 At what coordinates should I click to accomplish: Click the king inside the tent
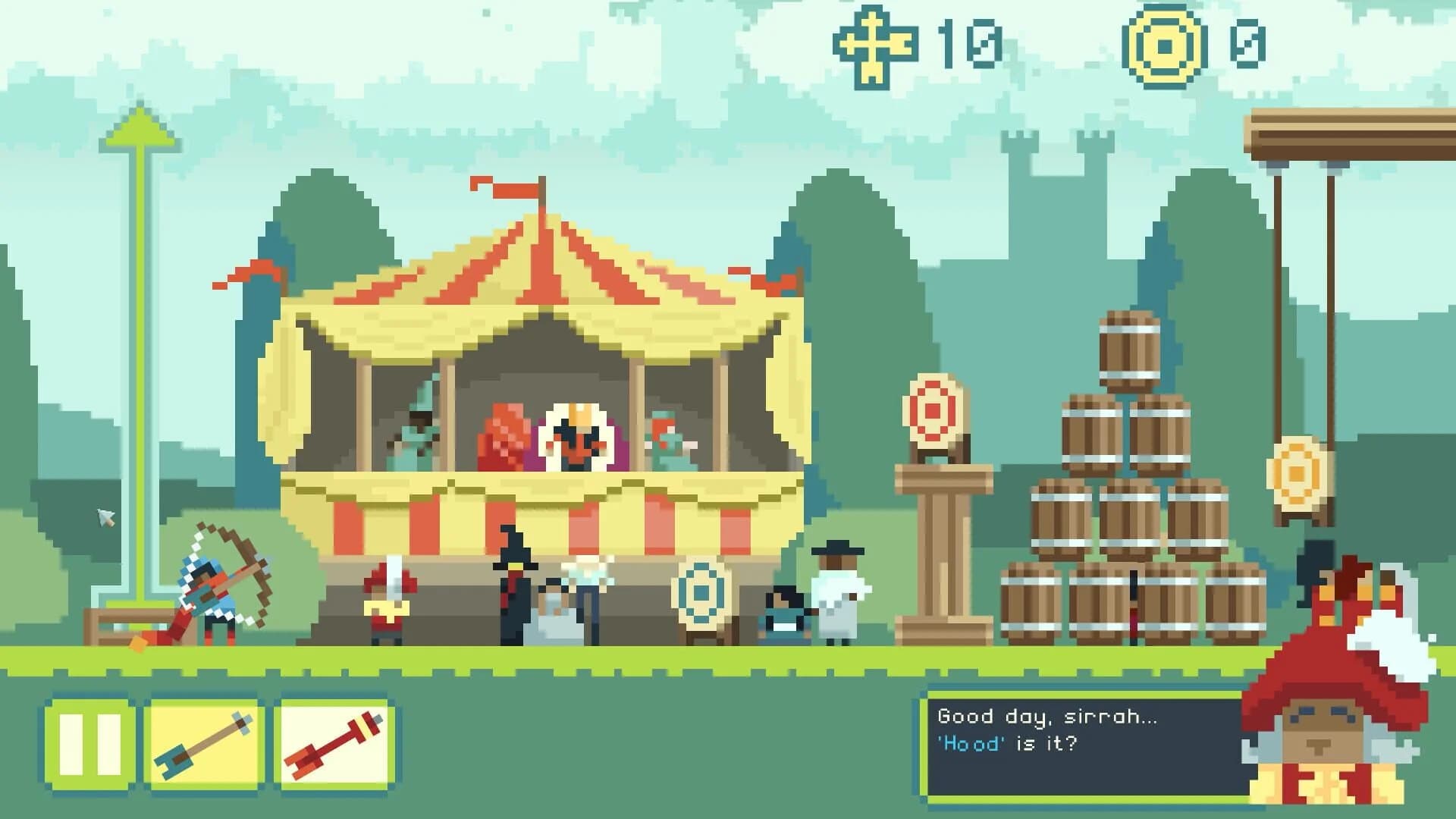pos(574,436)
